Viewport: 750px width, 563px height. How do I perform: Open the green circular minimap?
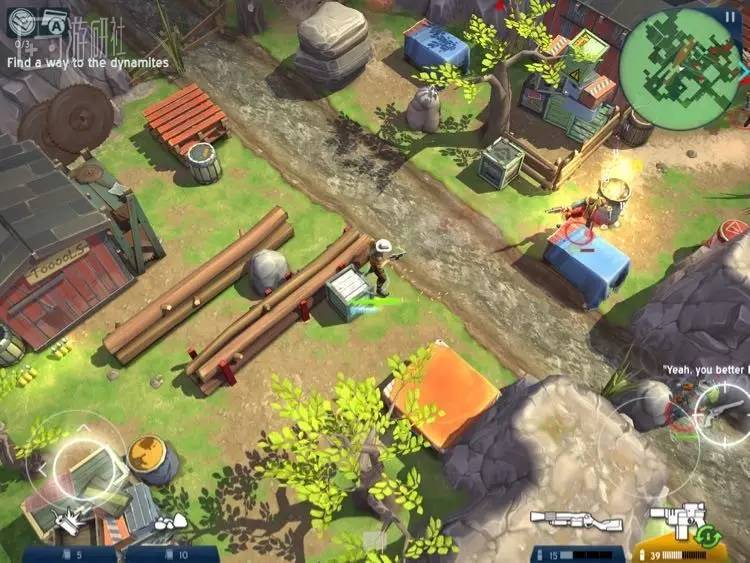(681, 56)
